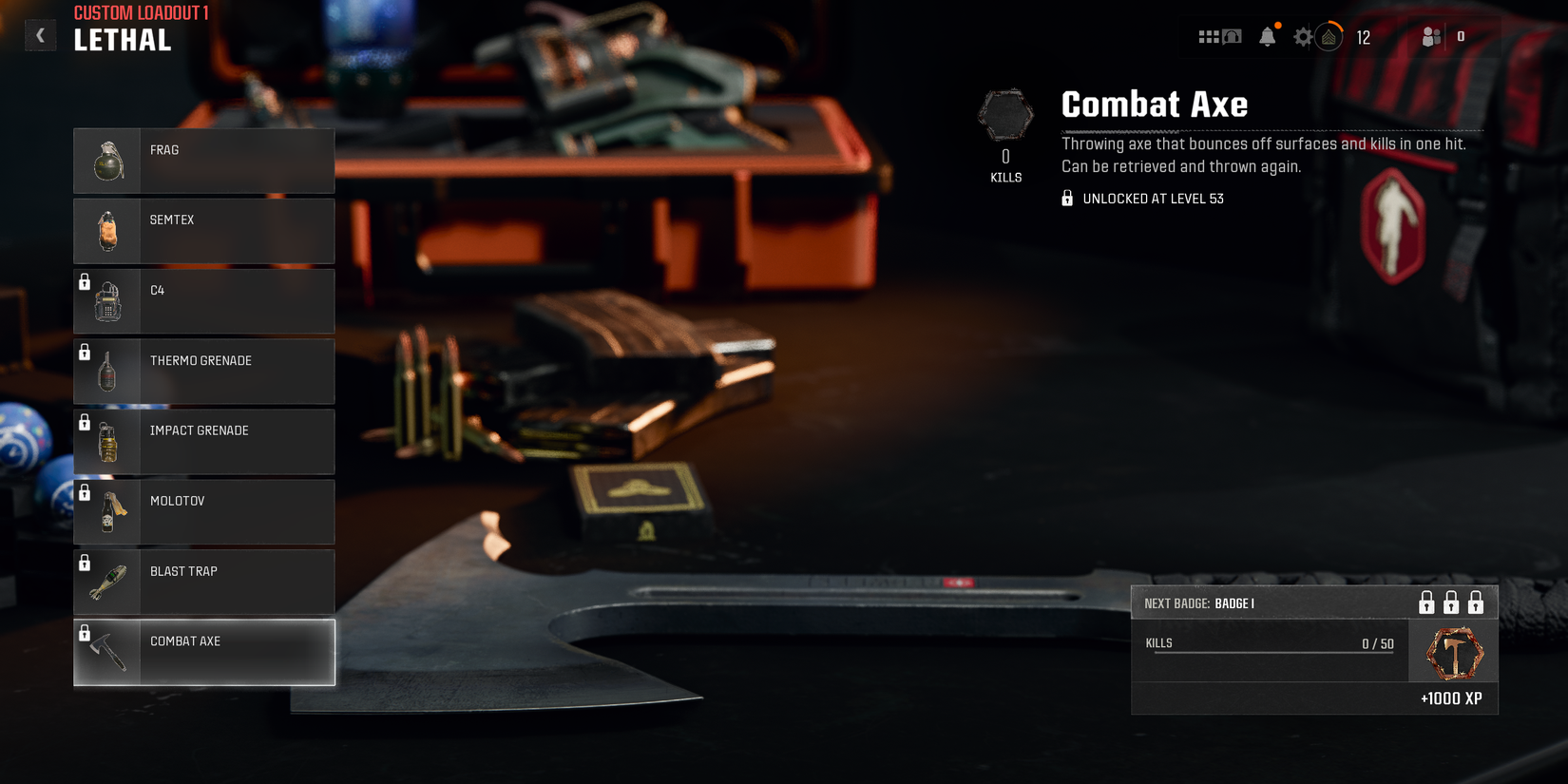Screen dimensions: 1568x784
Task: Open the settings gear icon
Action: coord(1303,37)
